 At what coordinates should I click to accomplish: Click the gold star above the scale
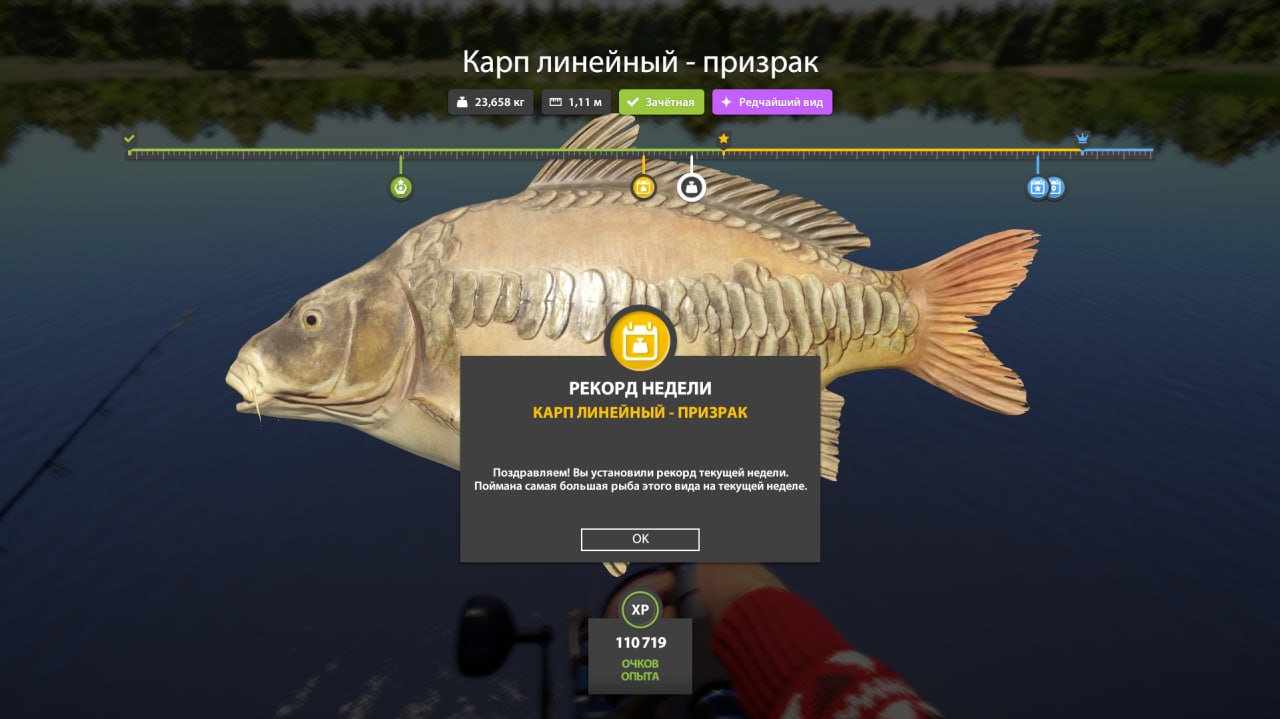coord(723,139)
